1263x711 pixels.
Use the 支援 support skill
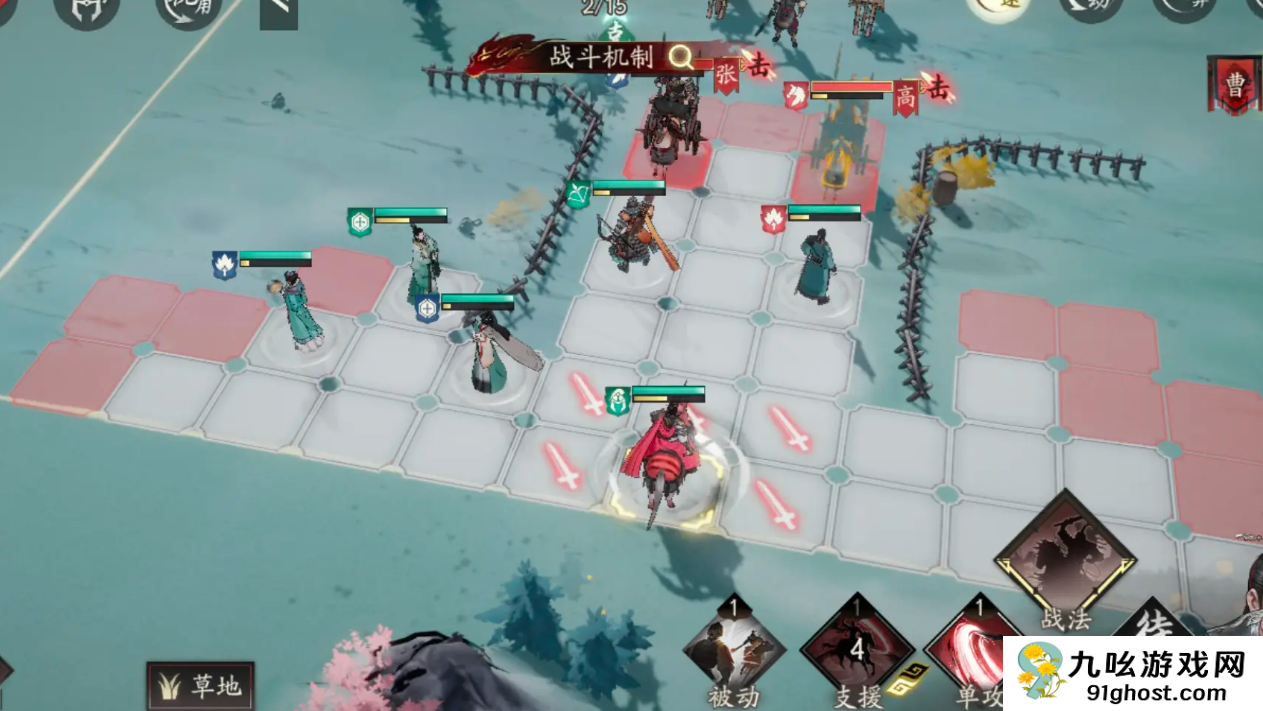856,650
